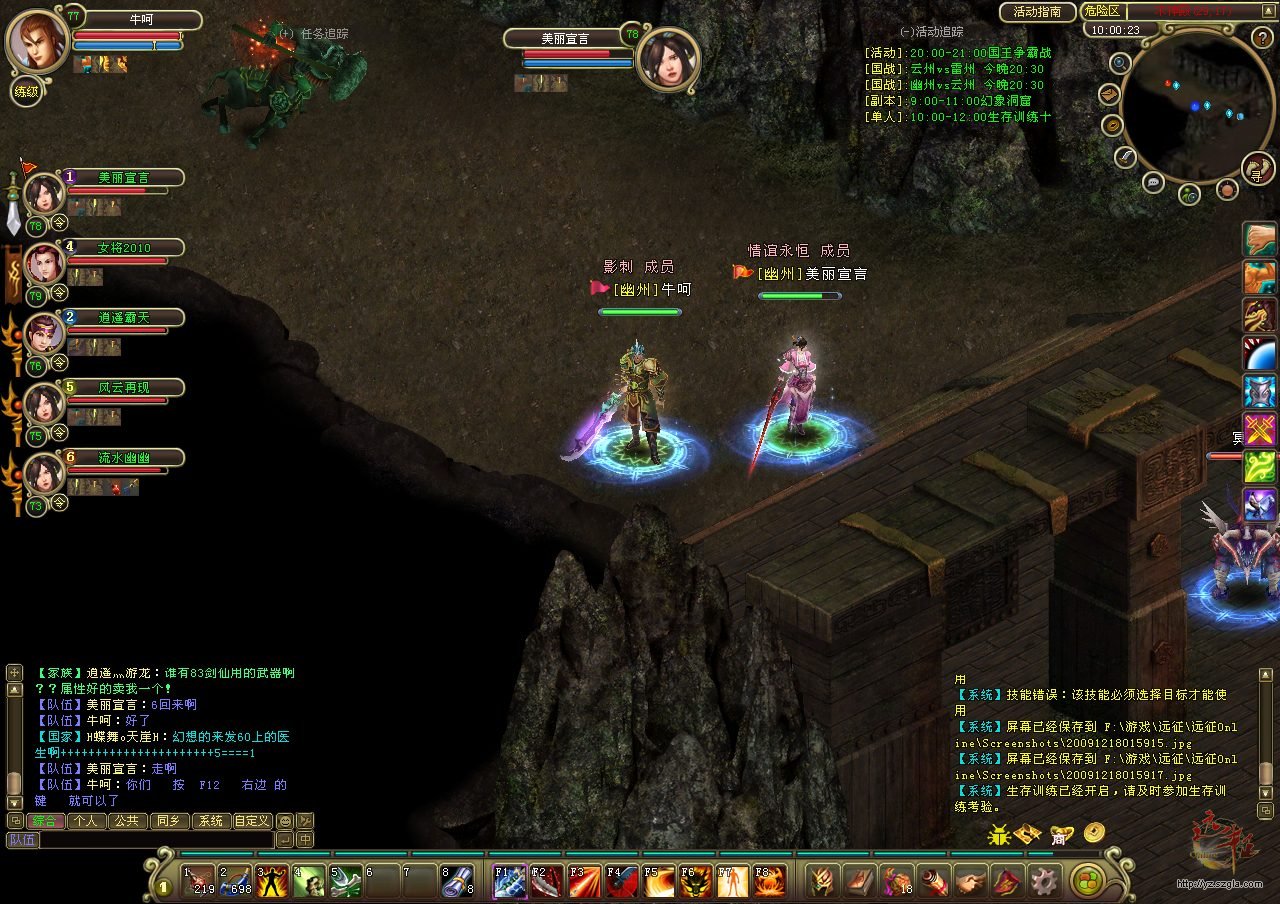This screenshot has width=1280, height=904.
Task: Open the 自定义 chat tab
Action: click(x=252, y=821)
